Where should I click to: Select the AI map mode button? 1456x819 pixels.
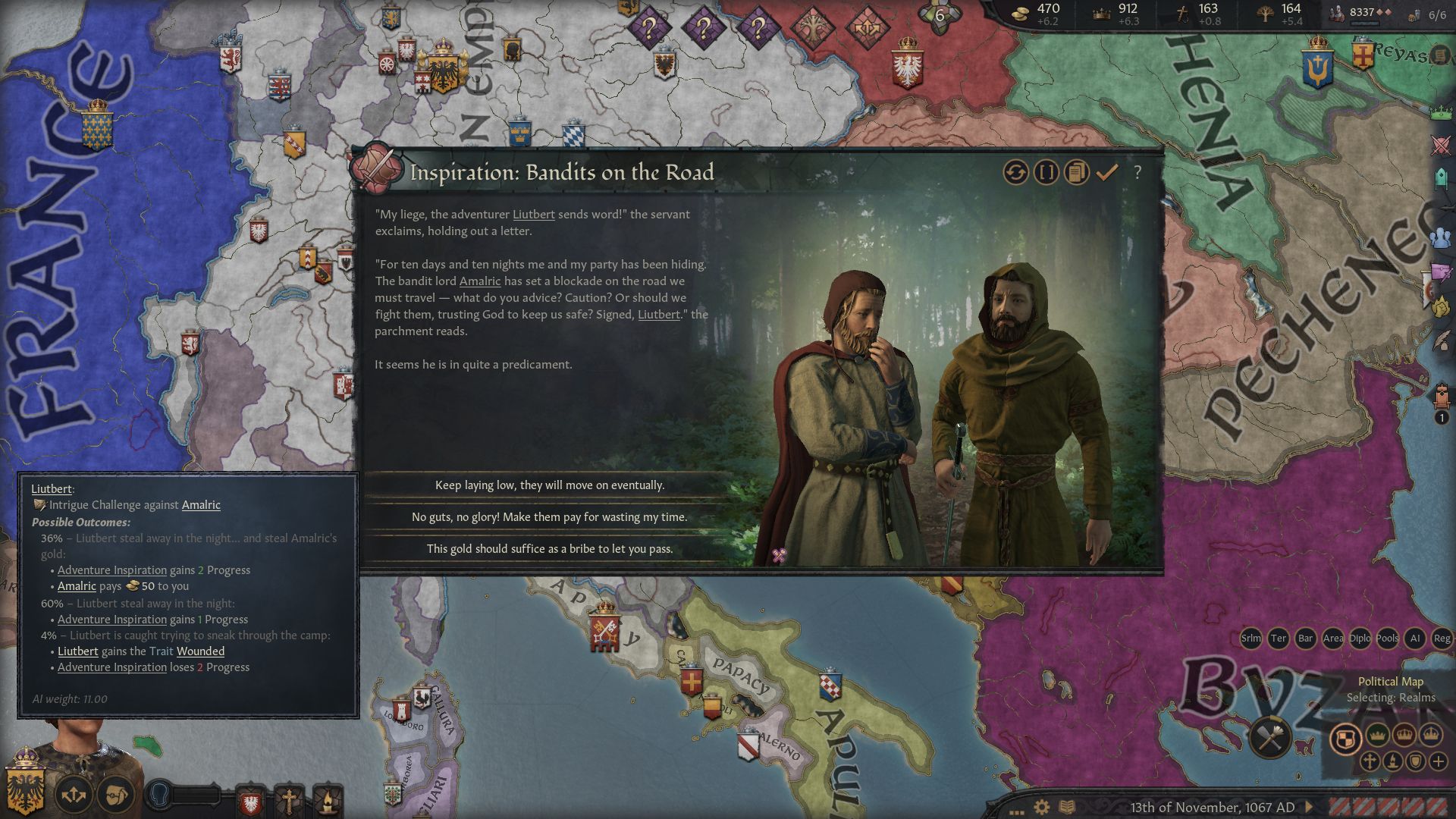[x=1415, y=639]
